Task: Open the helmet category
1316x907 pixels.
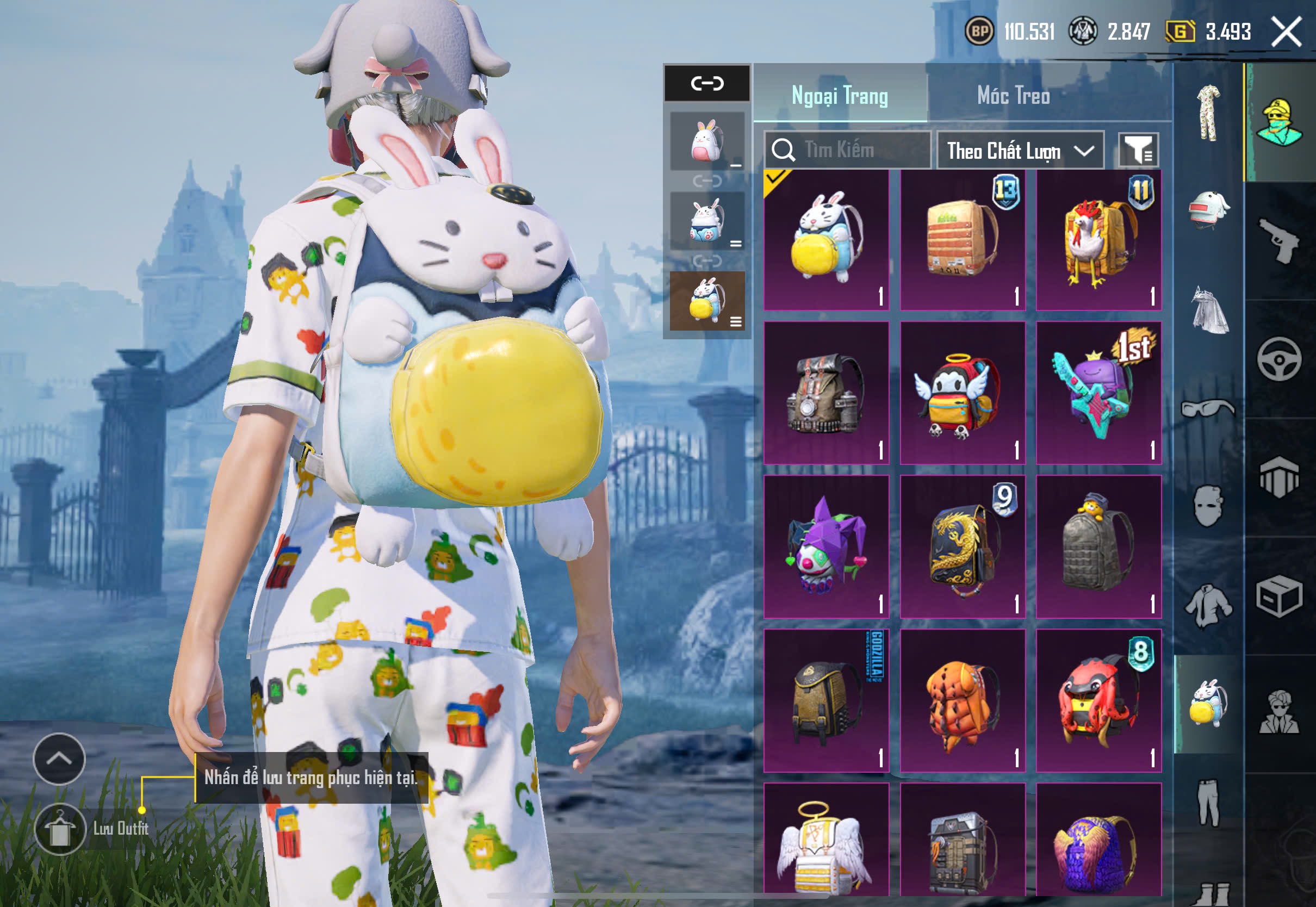Action: pos(1208,210)
